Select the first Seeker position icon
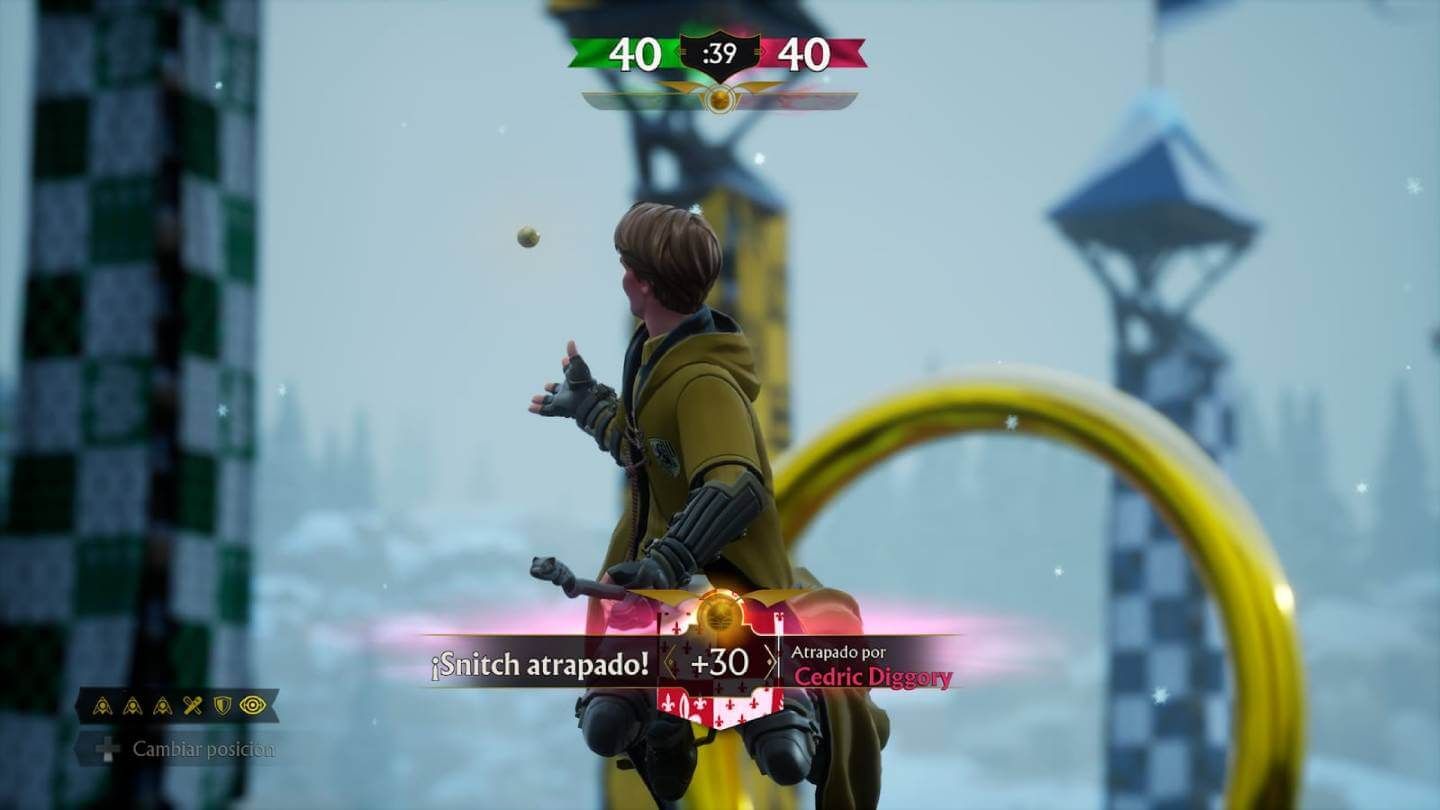The width and height of the screenshot is (1440, 810). click(103, 706)
